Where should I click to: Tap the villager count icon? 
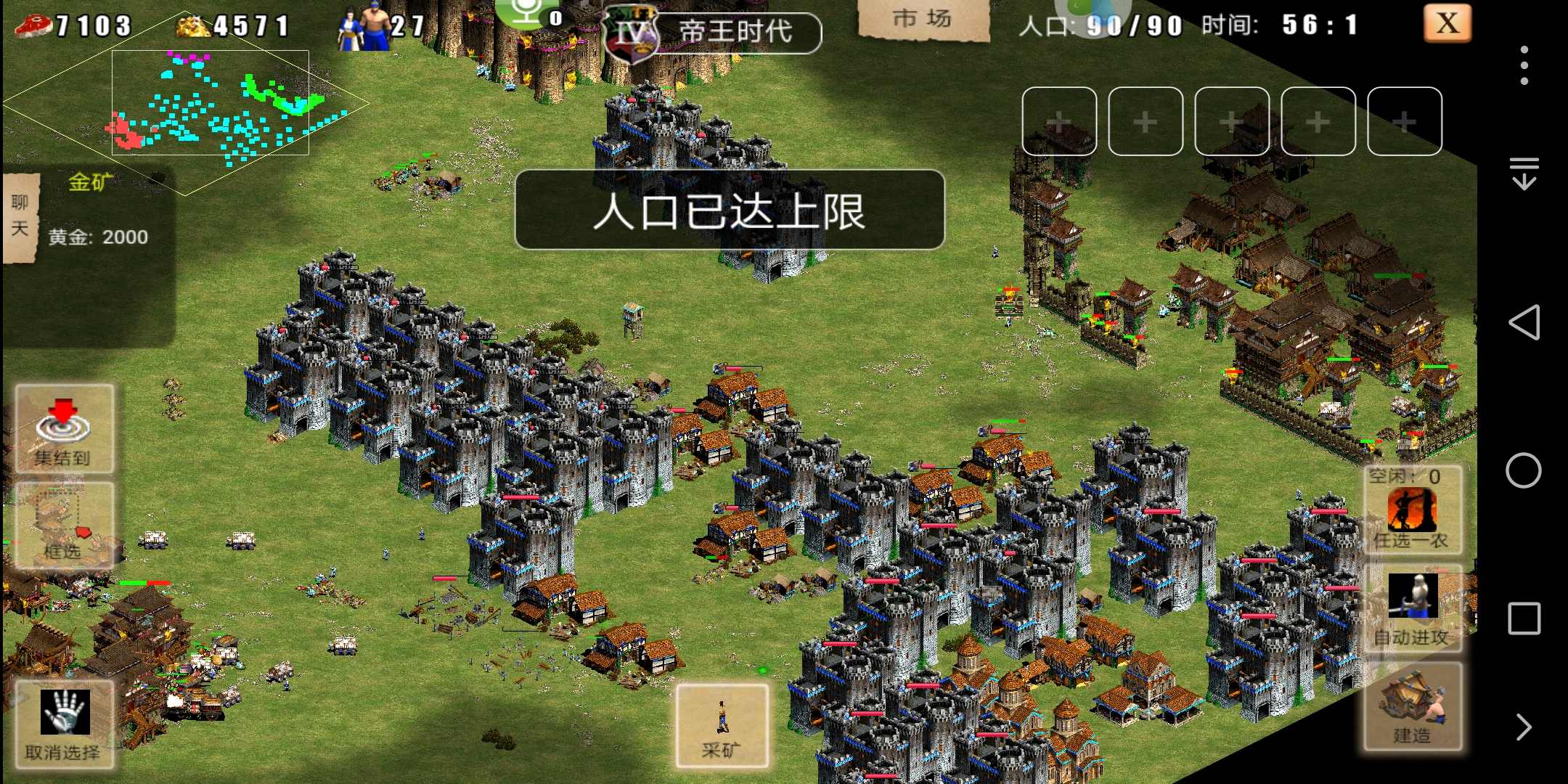[364, 28]
